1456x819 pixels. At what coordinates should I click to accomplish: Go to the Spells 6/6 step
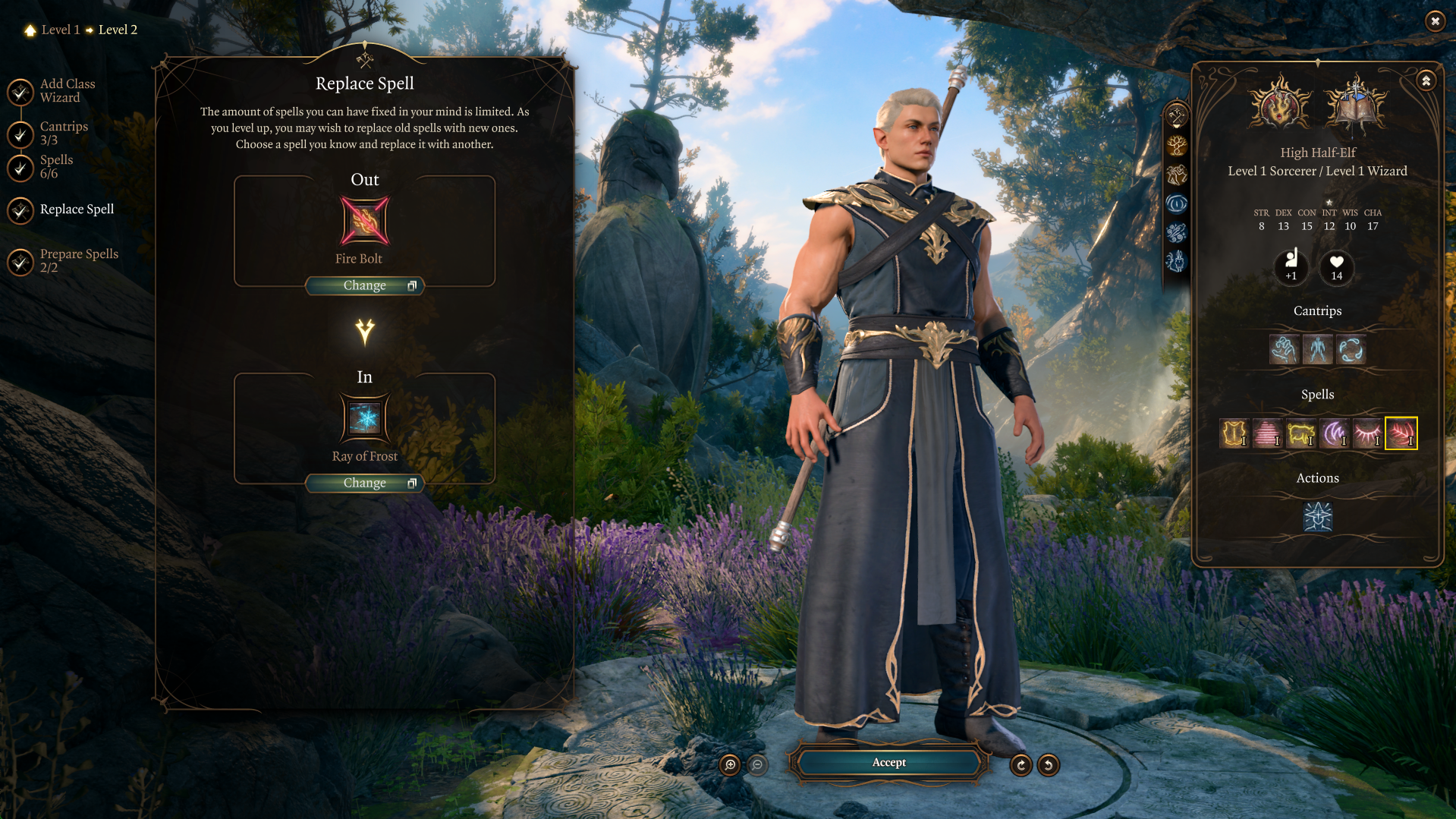56,166
